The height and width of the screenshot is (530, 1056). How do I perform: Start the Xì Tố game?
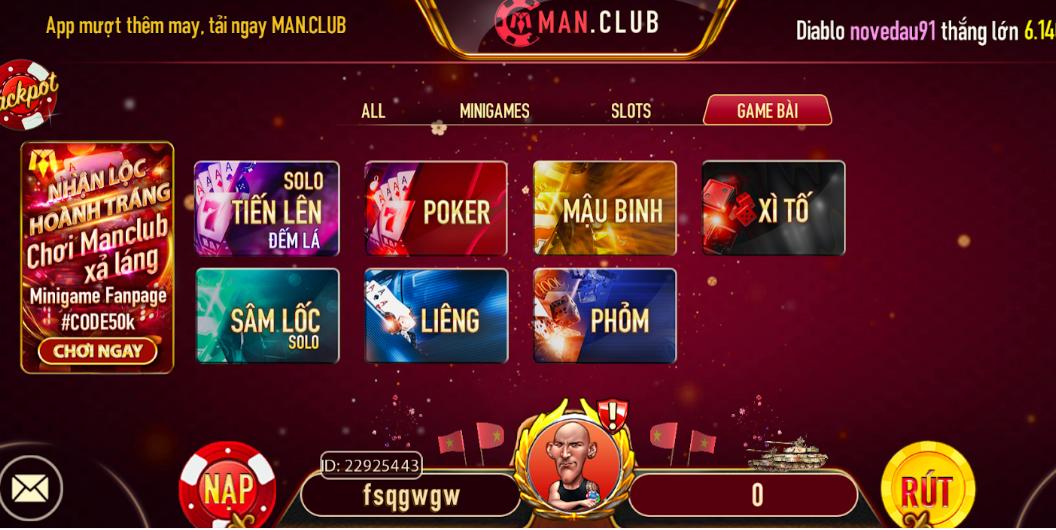point(773,209)
